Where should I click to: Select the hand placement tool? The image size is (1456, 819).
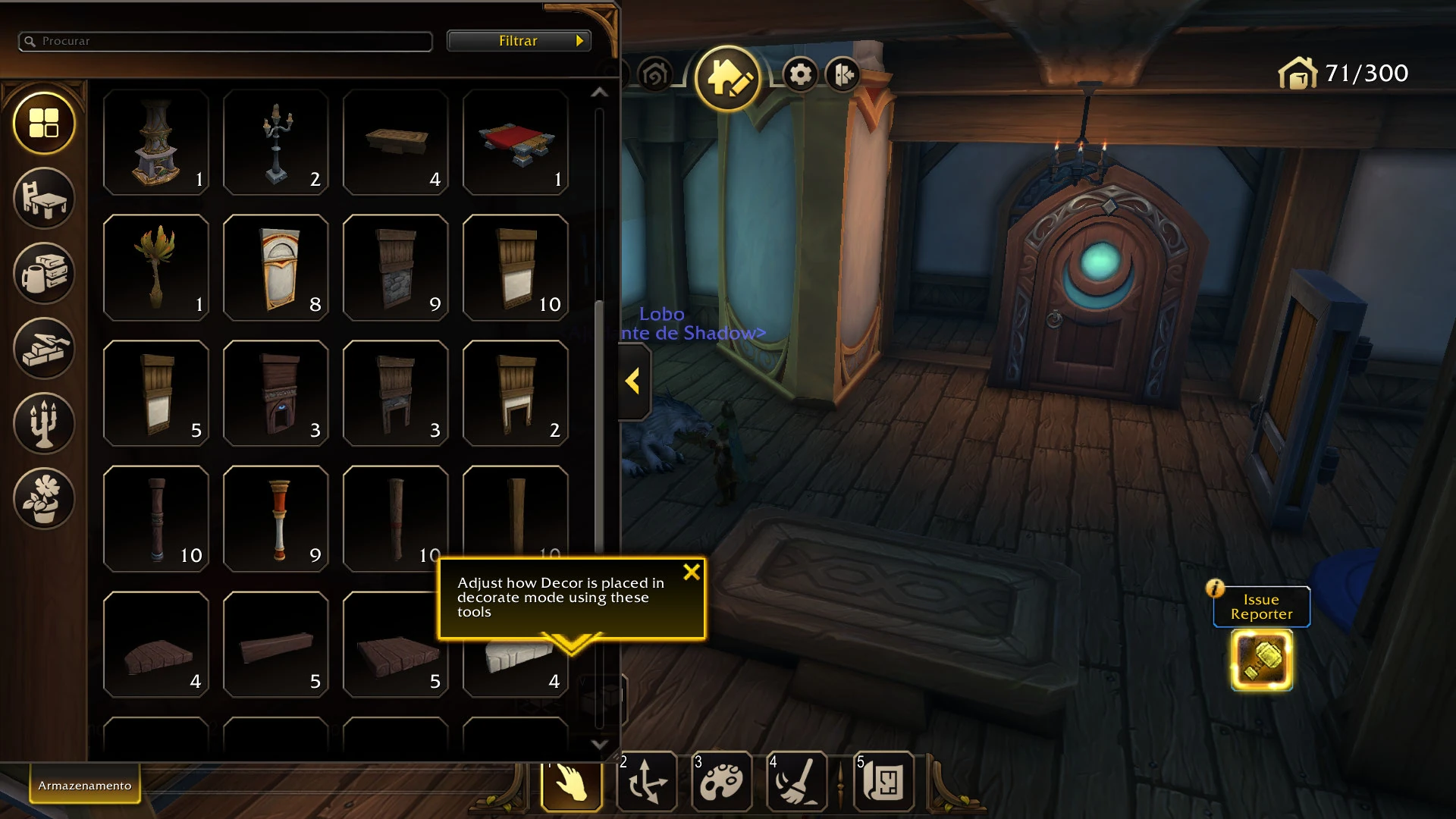click(x=572, y=782)
